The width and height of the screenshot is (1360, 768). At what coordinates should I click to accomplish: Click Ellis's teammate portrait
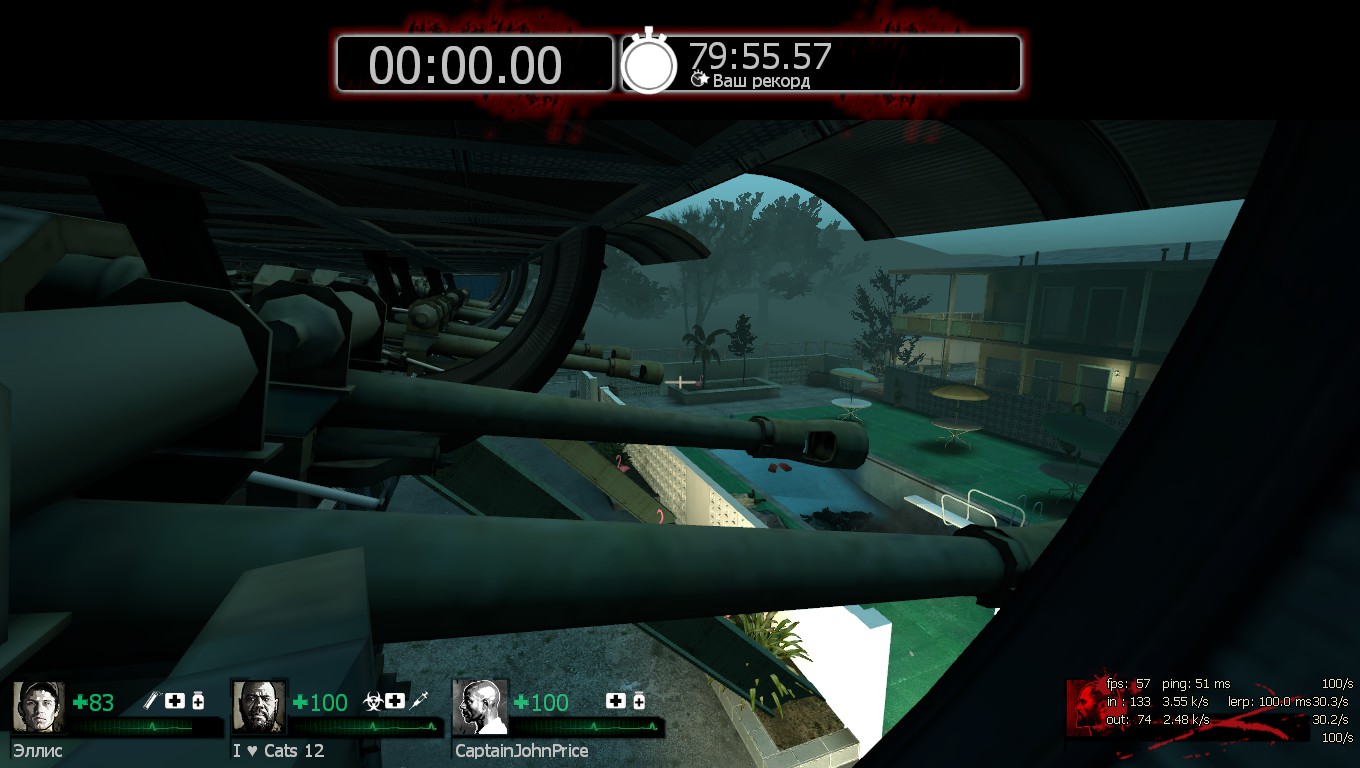39,707
